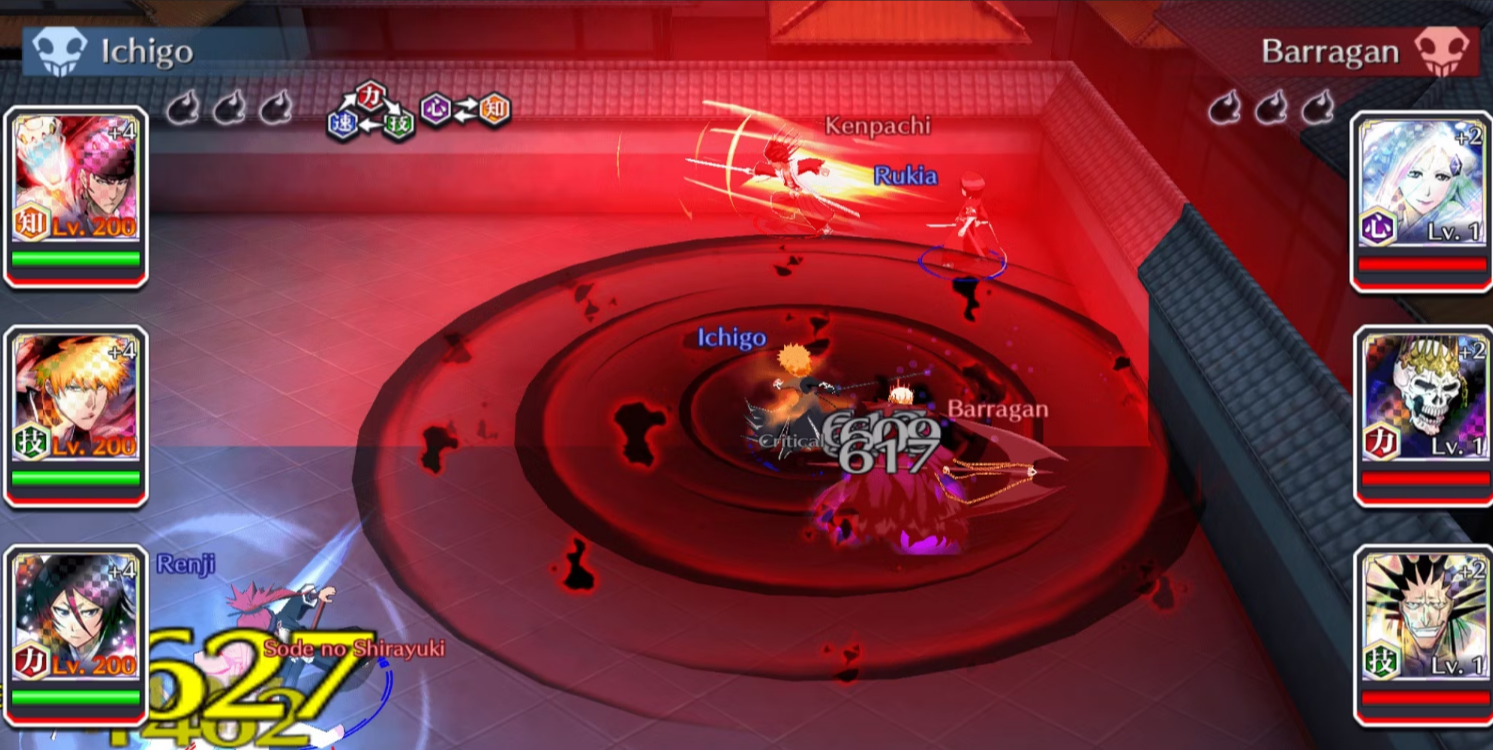Tap the enemy pale-haired Heart attribute portrait
Viewport: 1493px width, 750px height.
[1421, 190]
